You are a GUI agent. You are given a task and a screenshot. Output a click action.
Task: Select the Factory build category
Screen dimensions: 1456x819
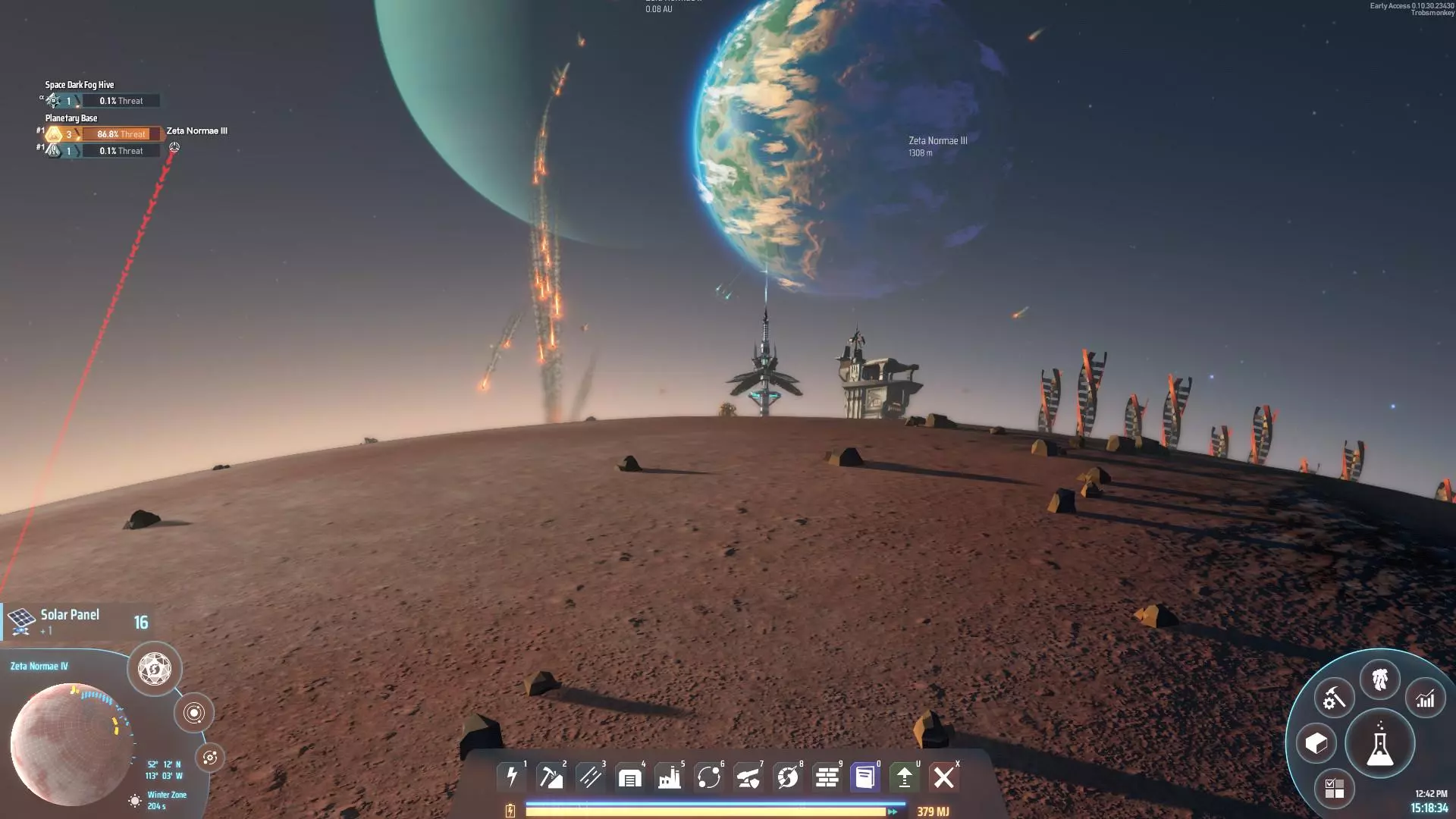tap(670, 777)
